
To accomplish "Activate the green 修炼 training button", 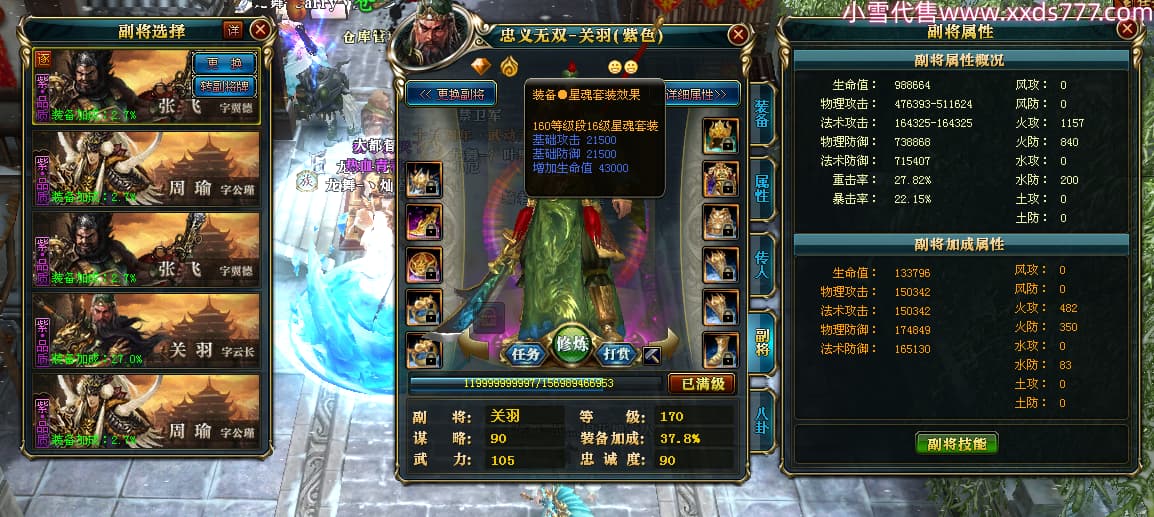I will pos(574,343).
